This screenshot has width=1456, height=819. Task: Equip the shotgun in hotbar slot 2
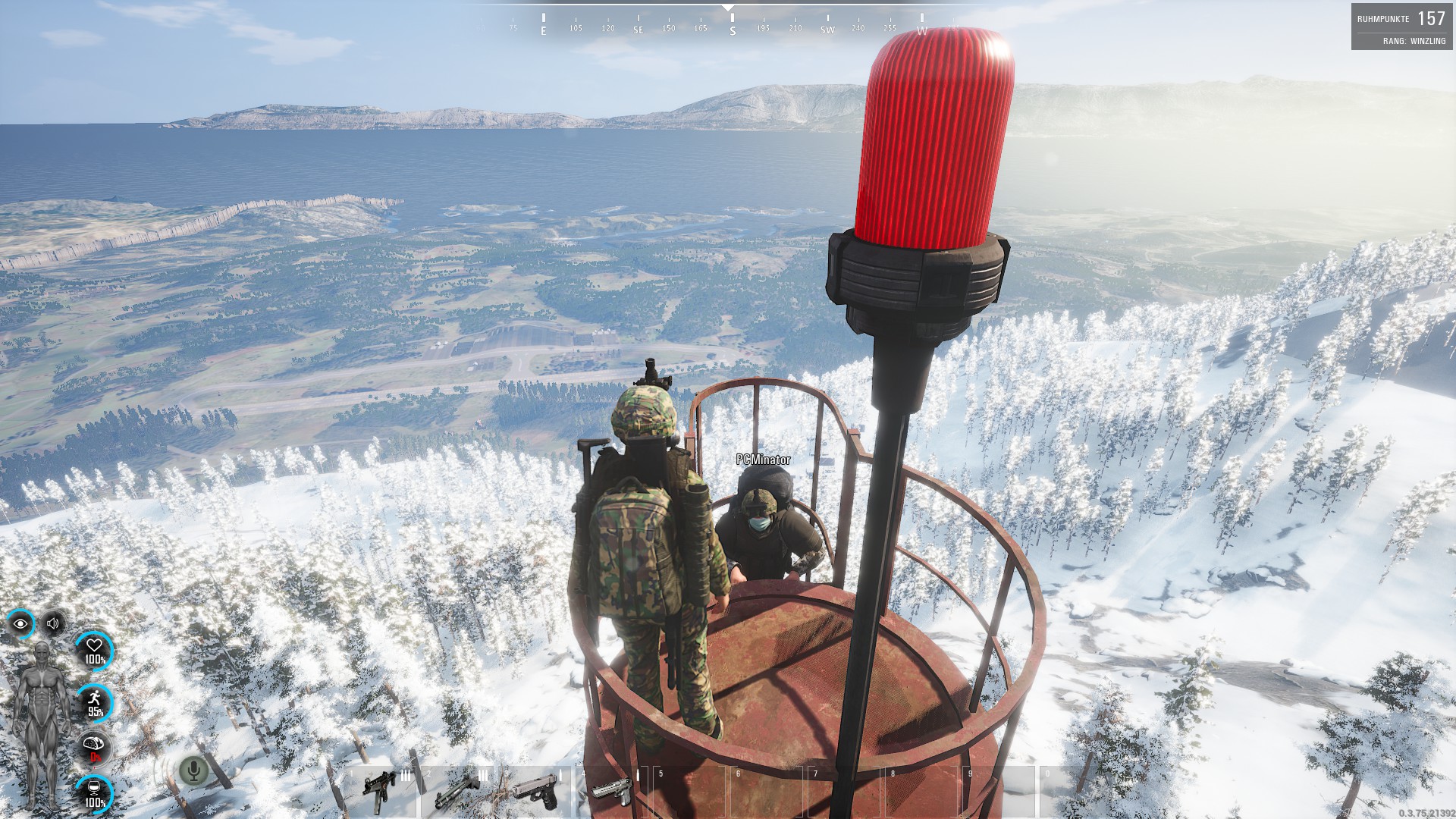point(457,791)
